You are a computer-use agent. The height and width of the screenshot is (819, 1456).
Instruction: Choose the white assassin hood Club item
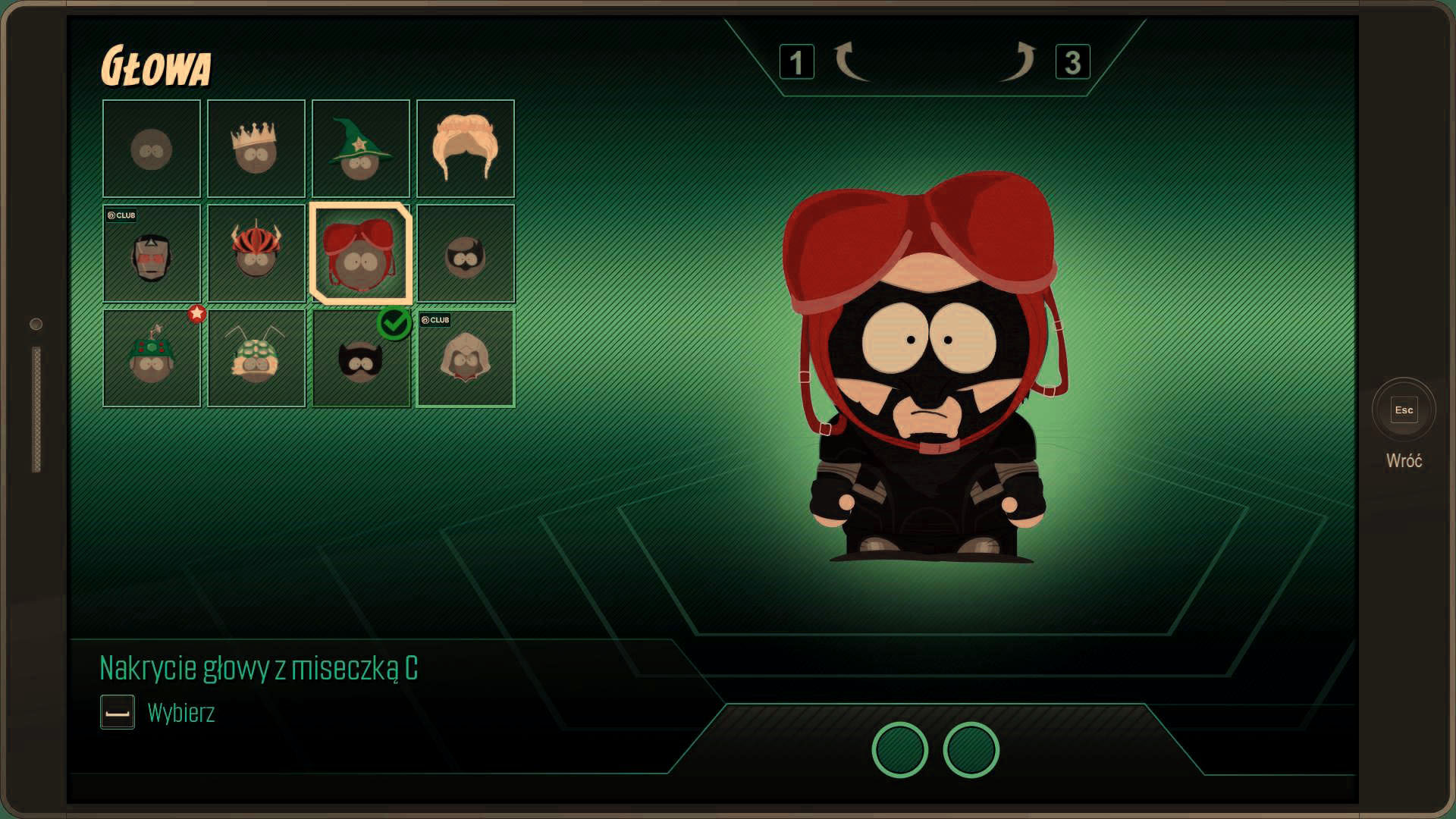click(466, 358)
